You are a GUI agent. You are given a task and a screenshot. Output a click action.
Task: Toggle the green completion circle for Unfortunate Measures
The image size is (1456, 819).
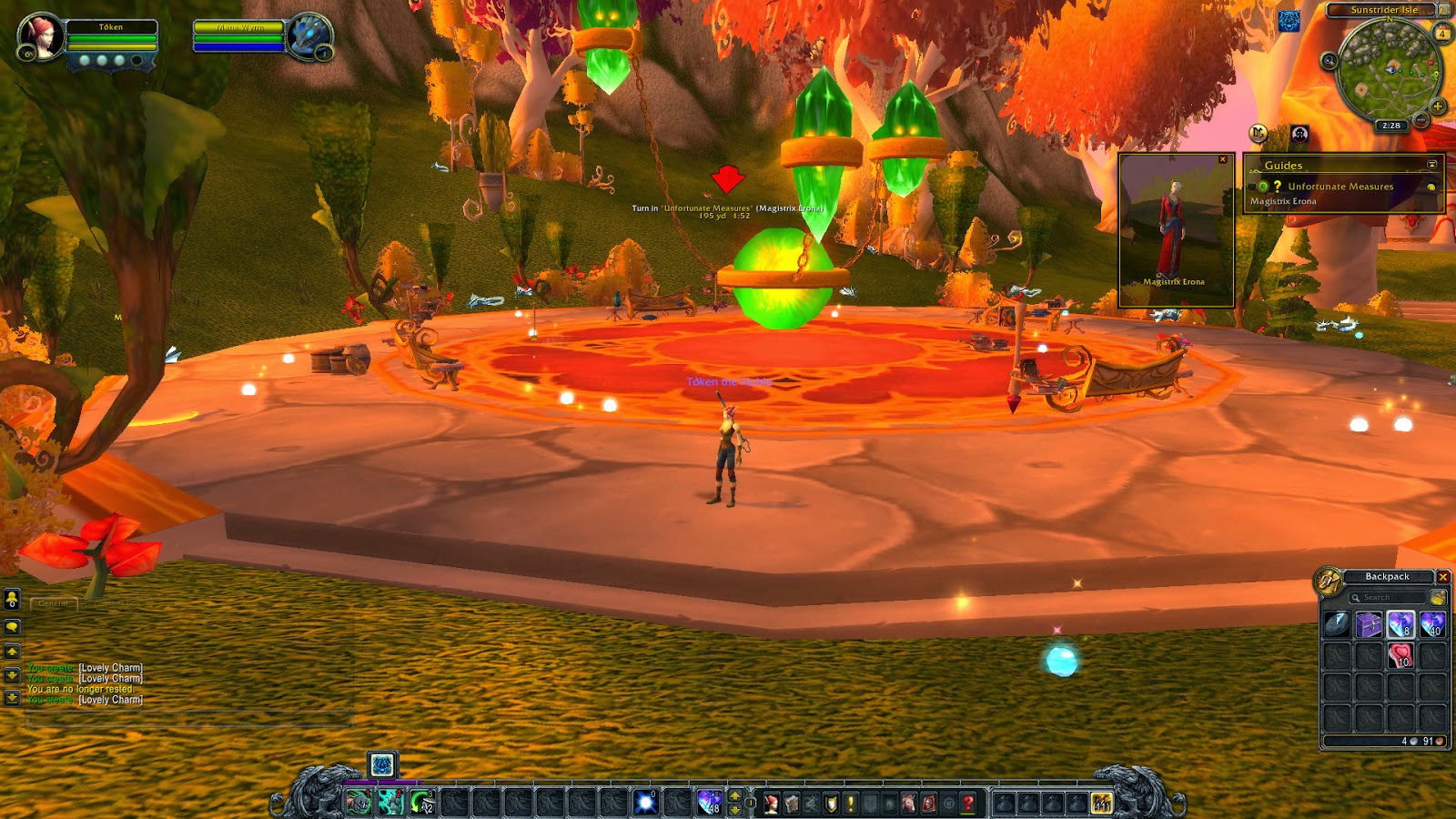point(1263,187)
